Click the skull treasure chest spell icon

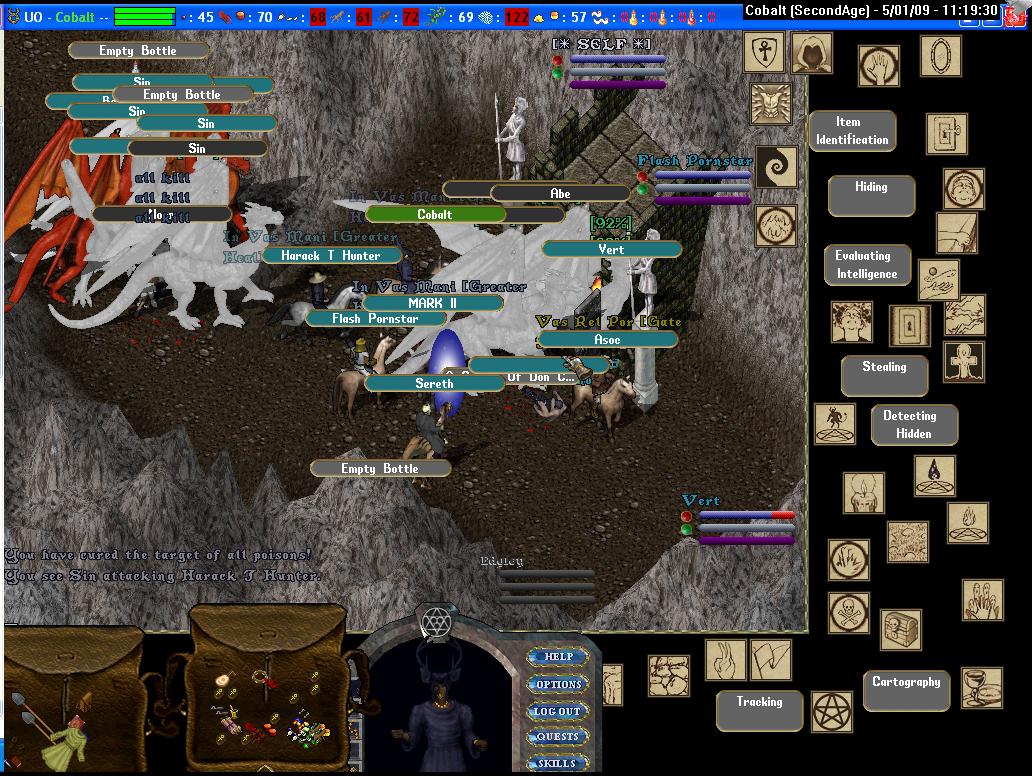click(x=900, y=629)
